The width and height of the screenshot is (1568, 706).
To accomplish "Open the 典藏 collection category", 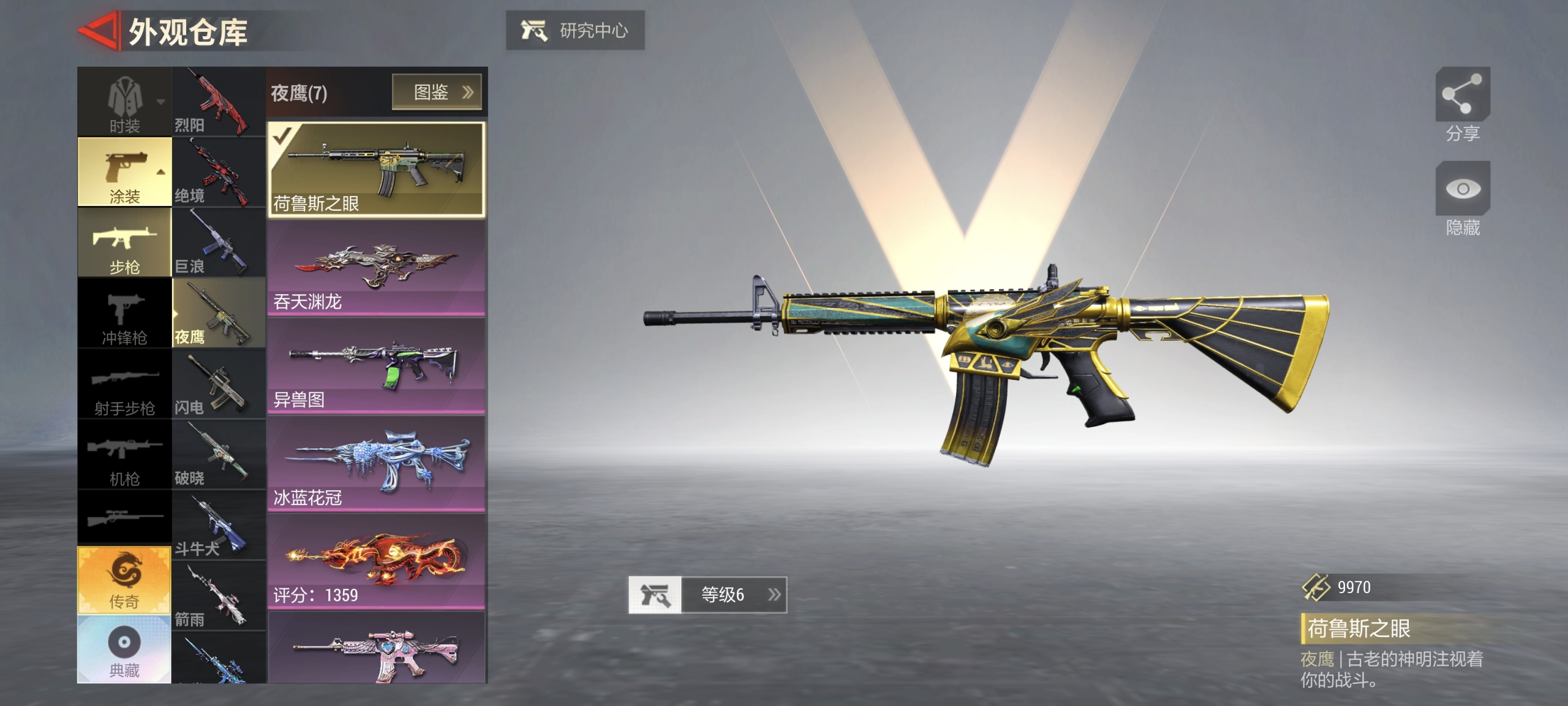I will pyautogui.click(x=124, y=650).
